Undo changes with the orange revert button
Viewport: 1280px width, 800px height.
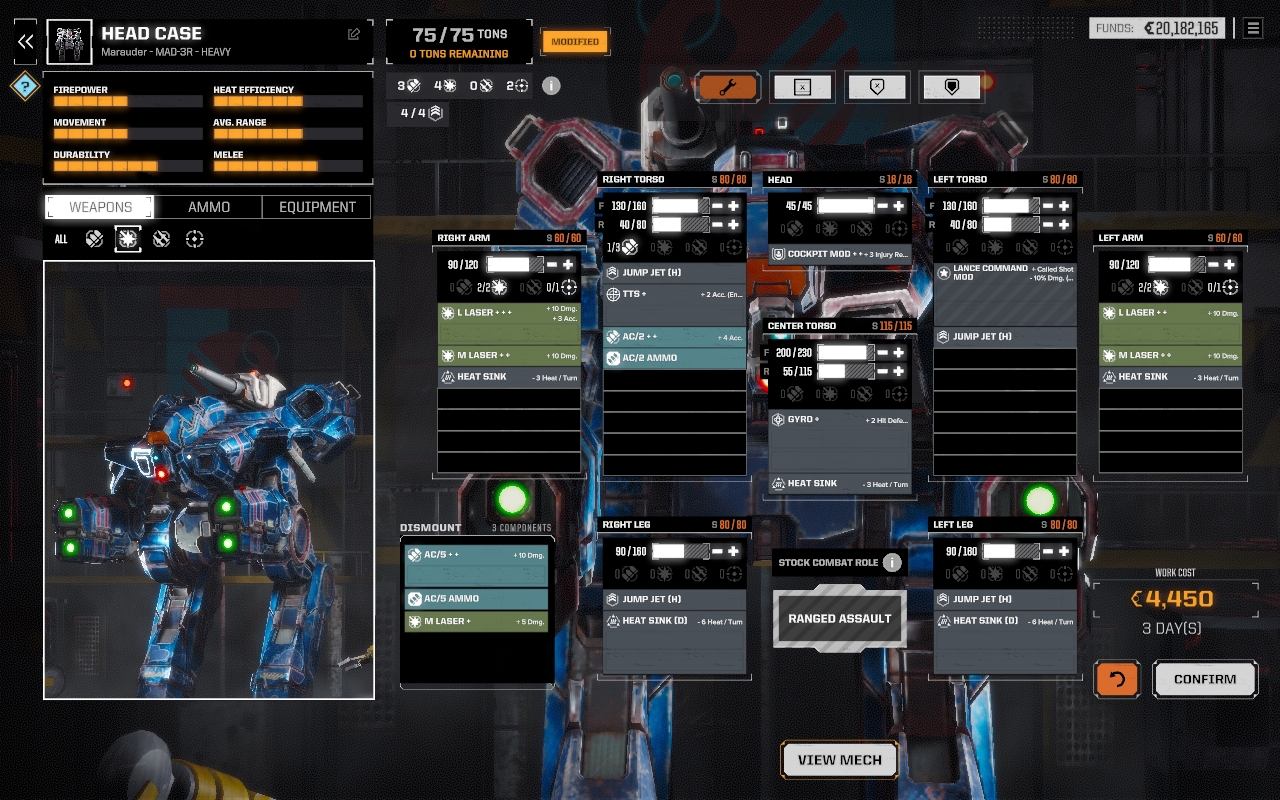(x=1116, y=679)
